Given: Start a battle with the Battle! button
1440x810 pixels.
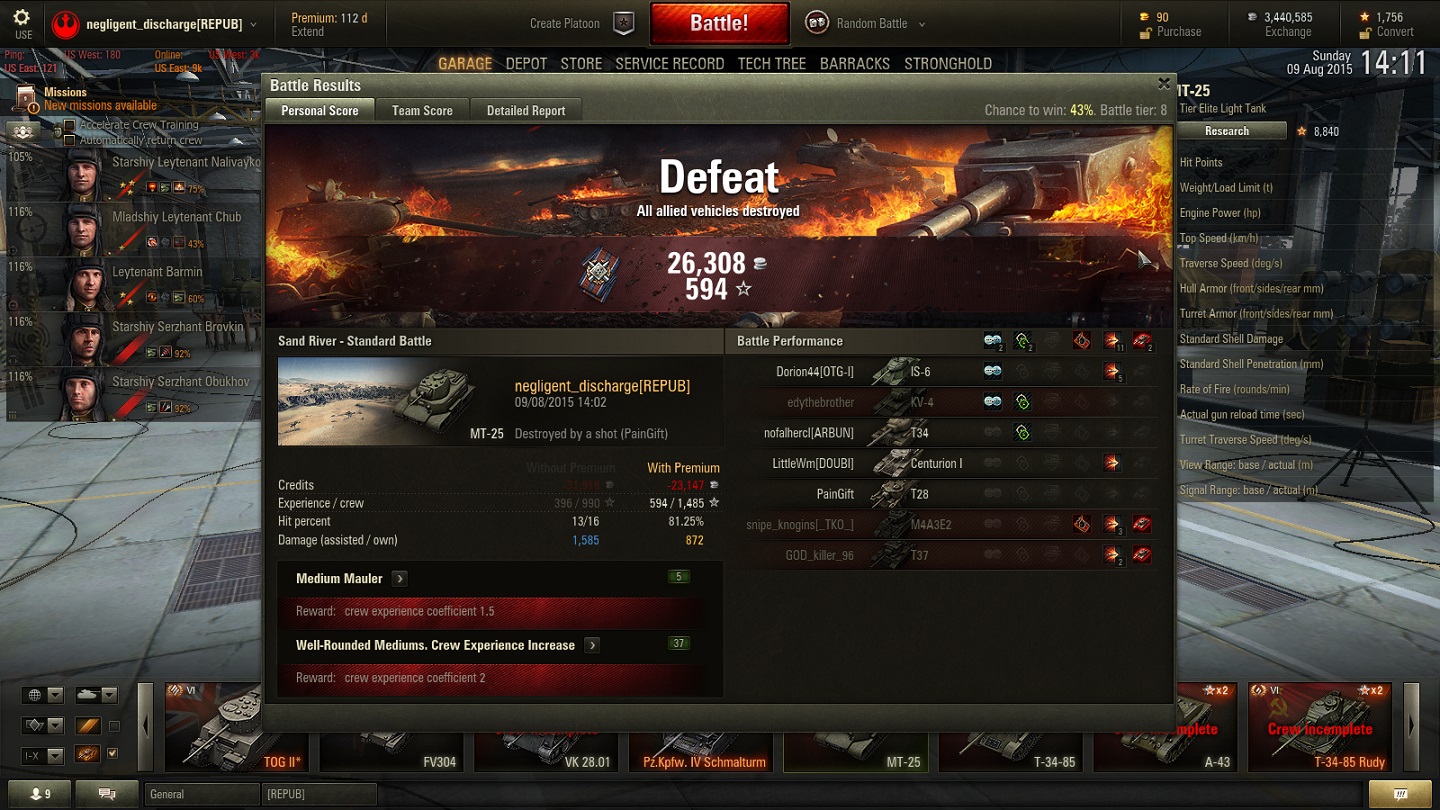Looking at the screenshot, I should [719, 23].
